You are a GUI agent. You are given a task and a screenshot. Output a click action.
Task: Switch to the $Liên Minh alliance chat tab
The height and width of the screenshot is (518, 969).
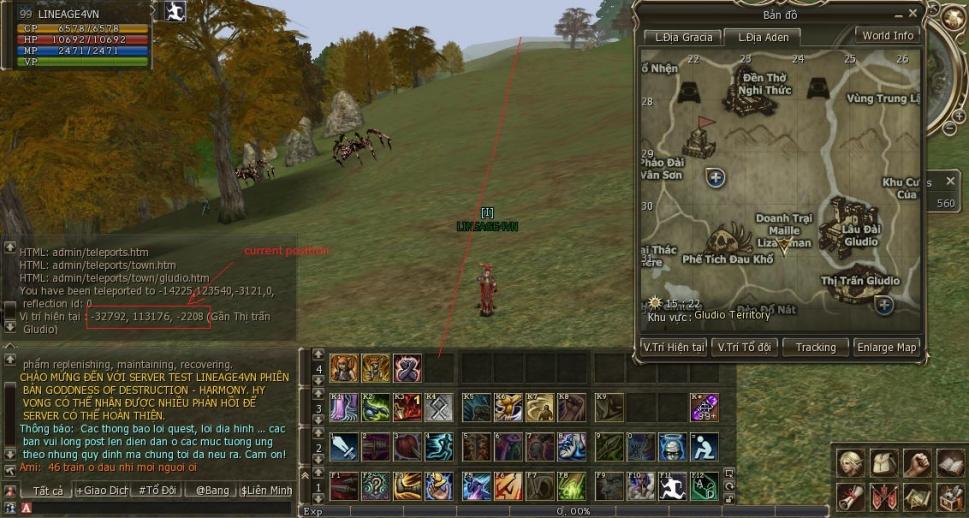tap(266, 491)
